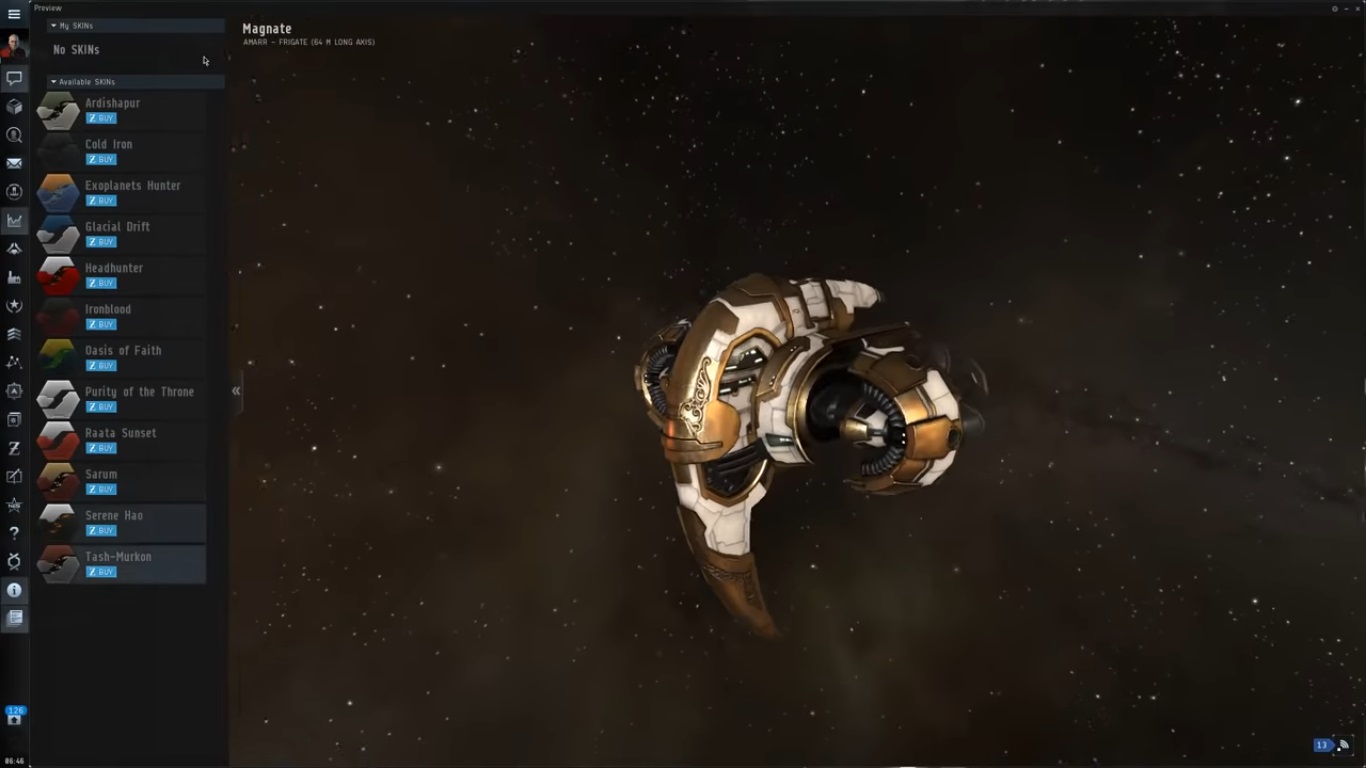Viewport: 1366px width, 768px height.
Task: Buy the Tash-Murkon SKIN
Action: 101,572
